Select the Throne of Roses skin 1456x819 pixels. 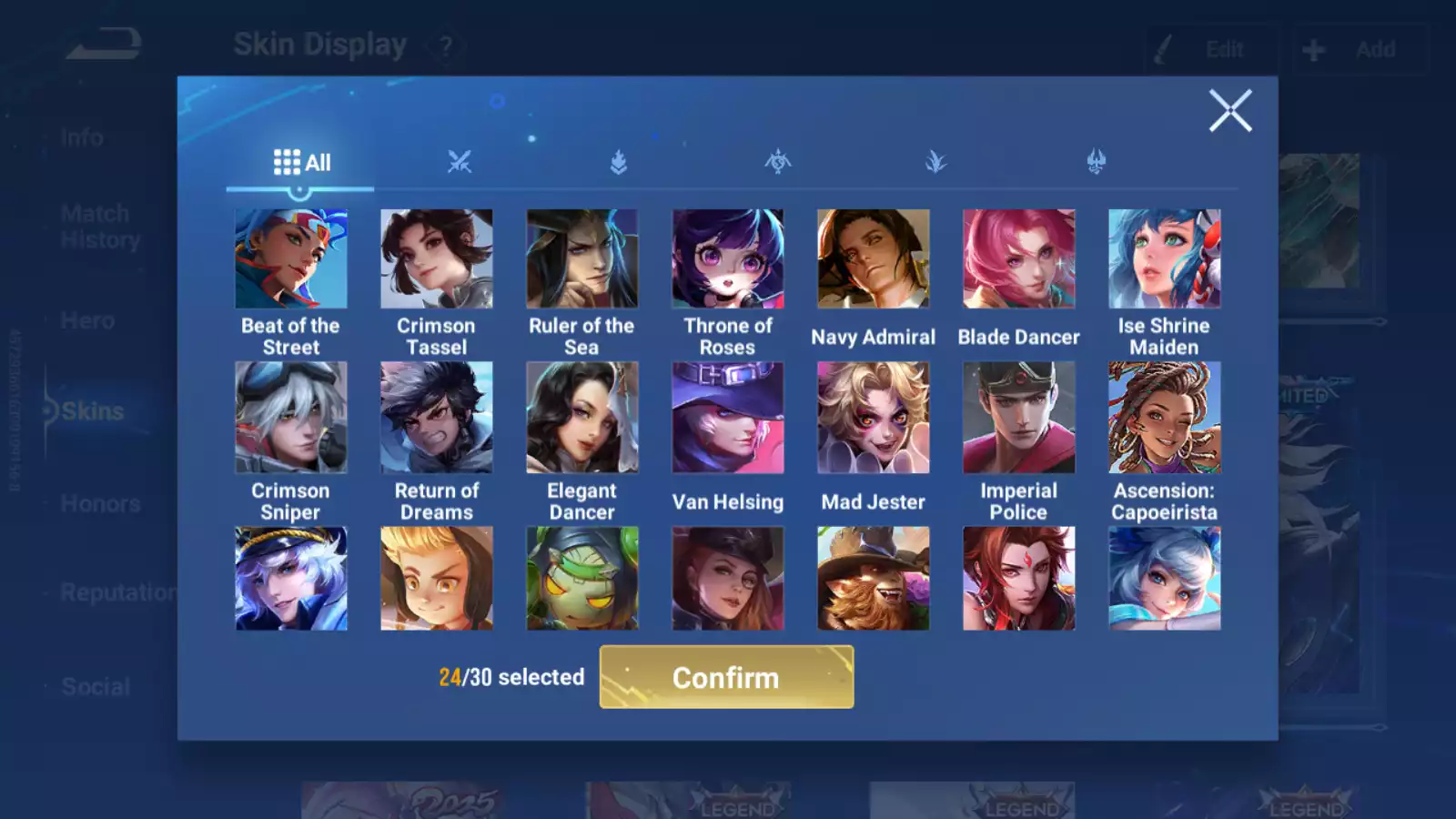click(728, 259)
